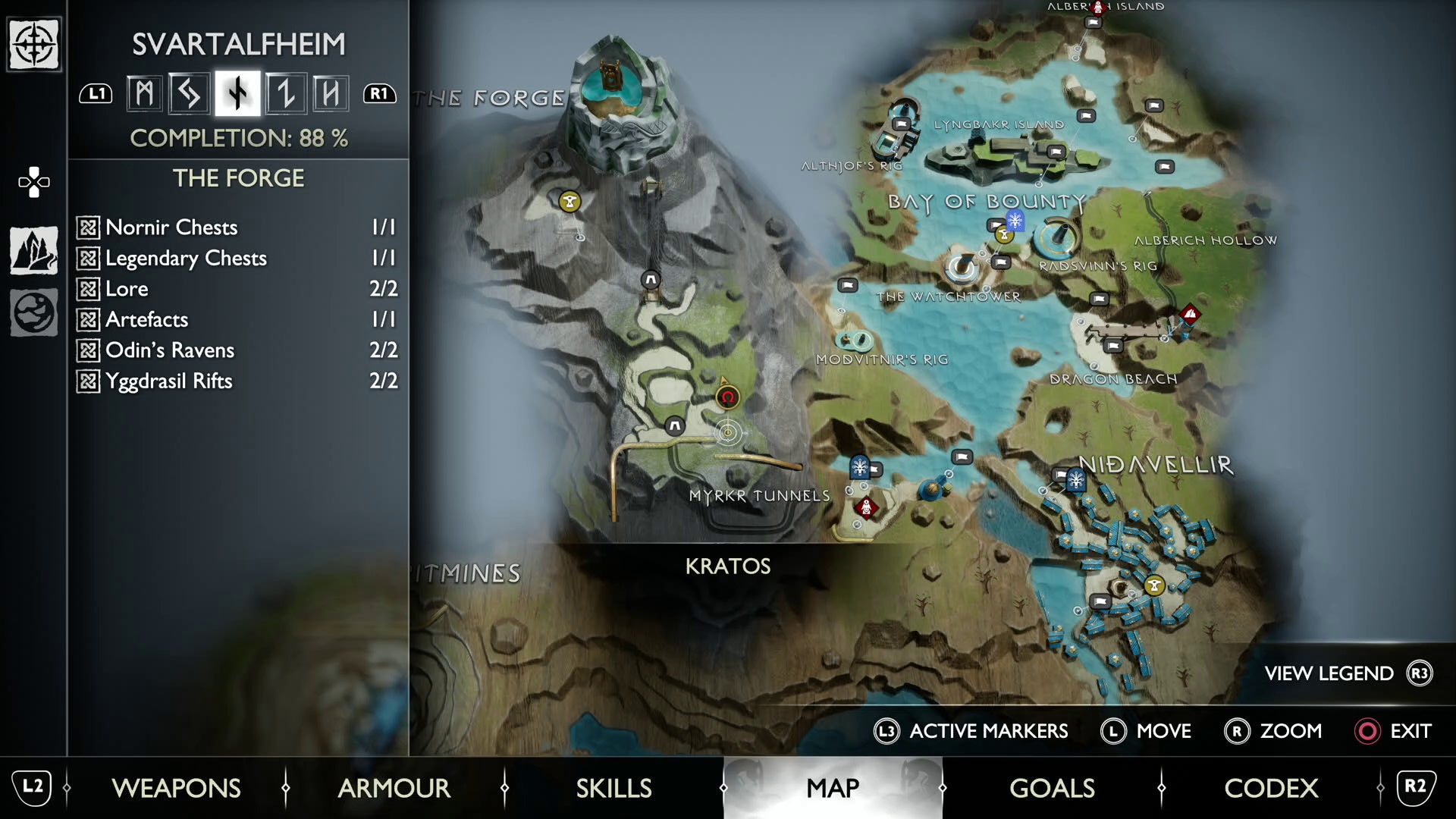
Task: Switch to the GOALS tab
Action: click(x=1052, y=789)
